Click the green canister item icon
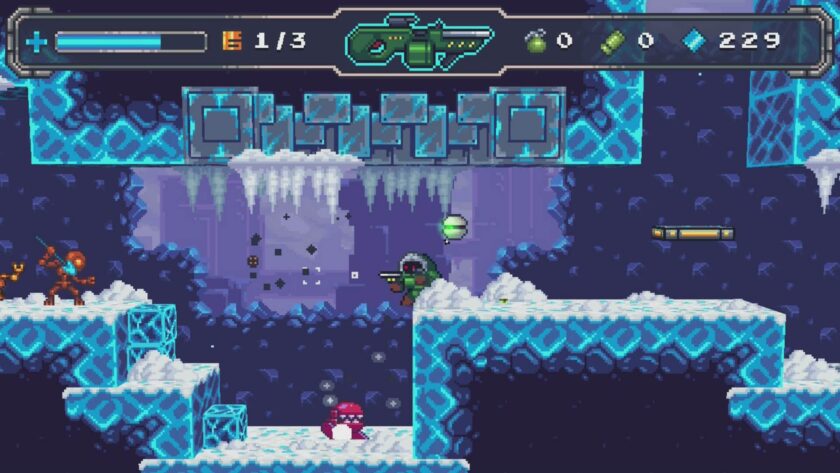 [612, 41]
